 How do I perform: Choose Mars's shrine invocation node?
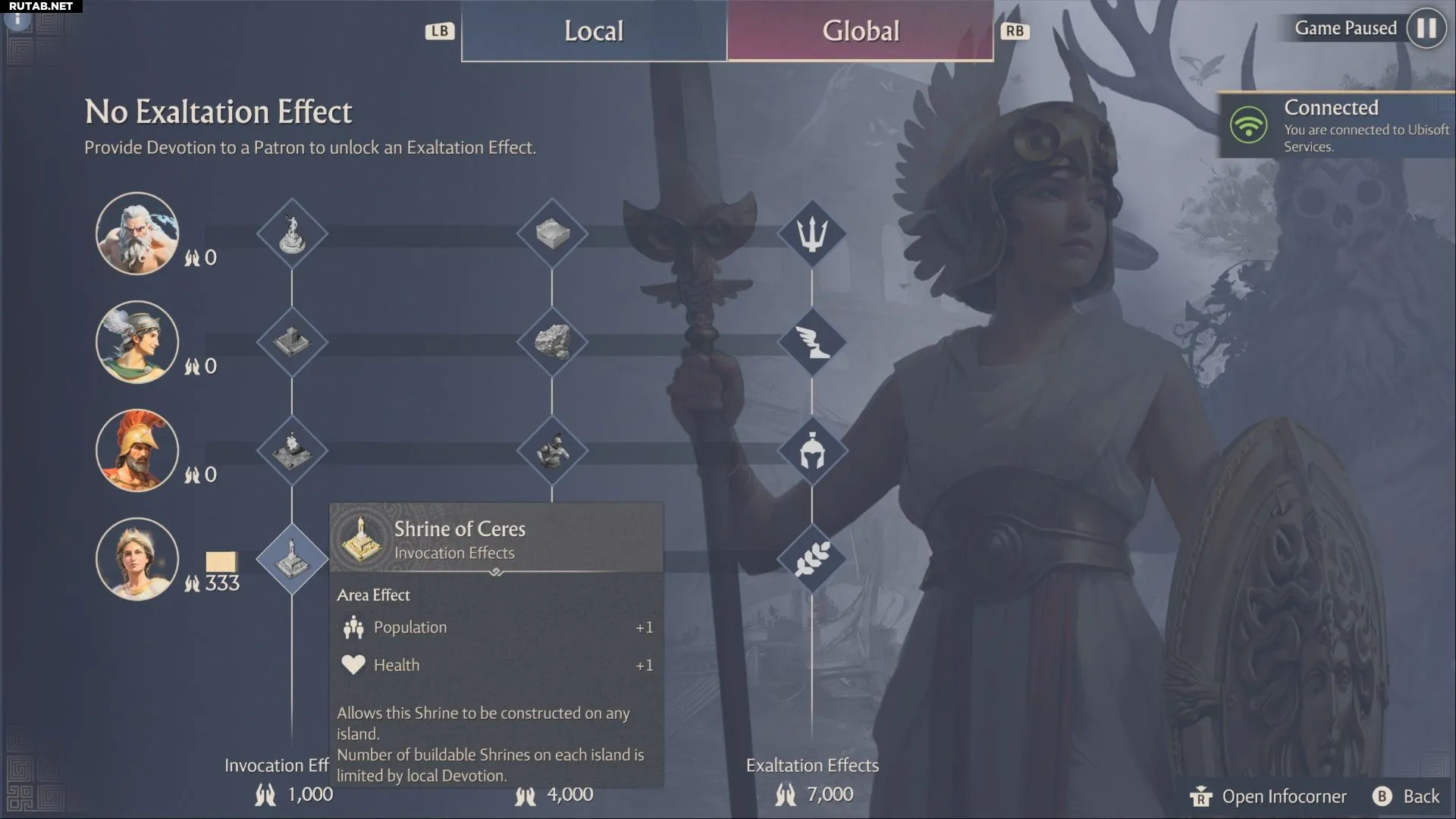(292, 450)
